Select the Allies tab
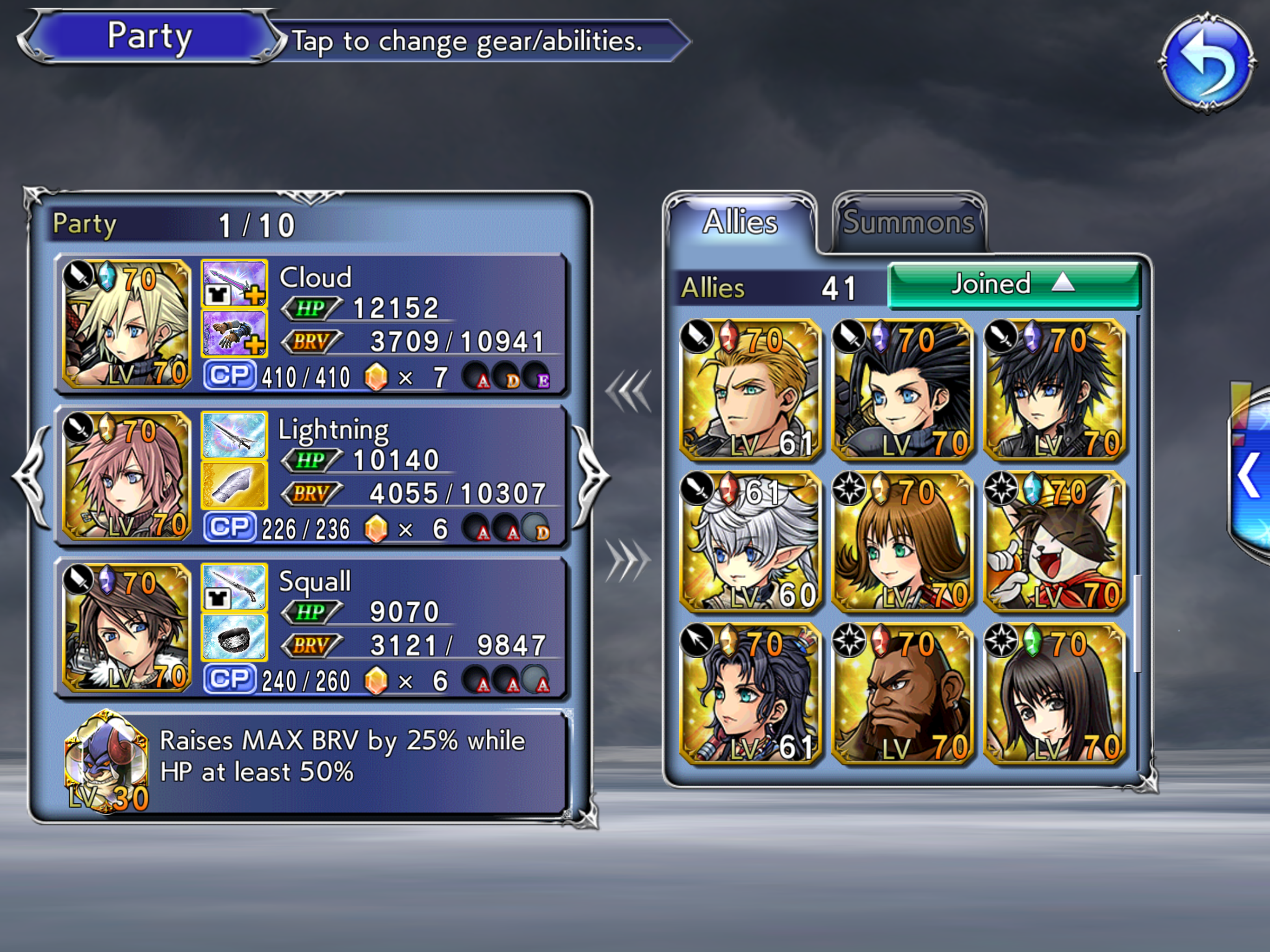 740,223
